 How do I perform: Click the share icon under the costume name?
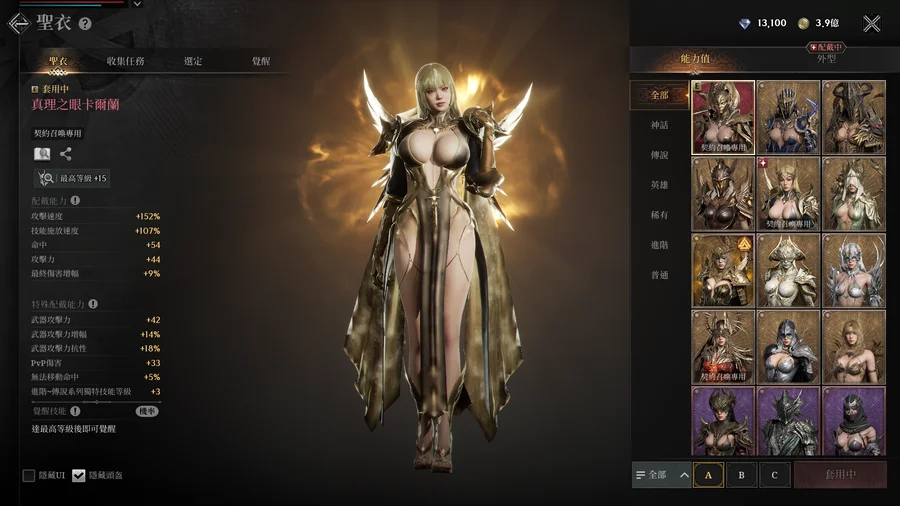click(x=66, y=154)
